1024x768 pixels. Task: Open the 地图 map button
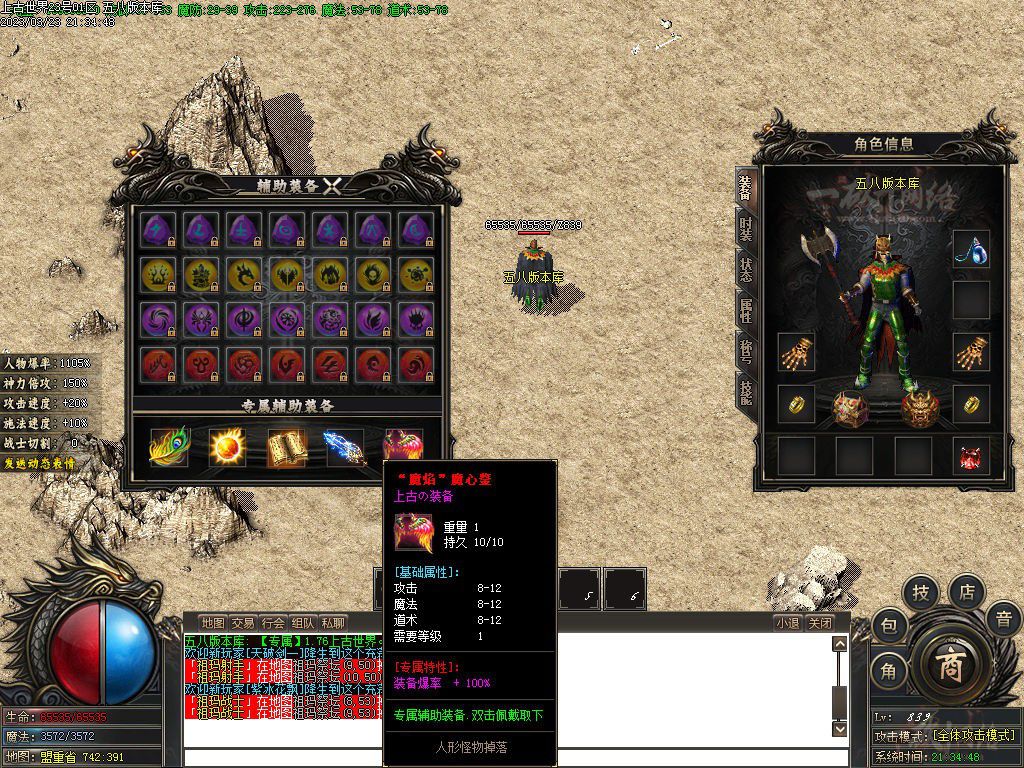(x=212, y=622)
